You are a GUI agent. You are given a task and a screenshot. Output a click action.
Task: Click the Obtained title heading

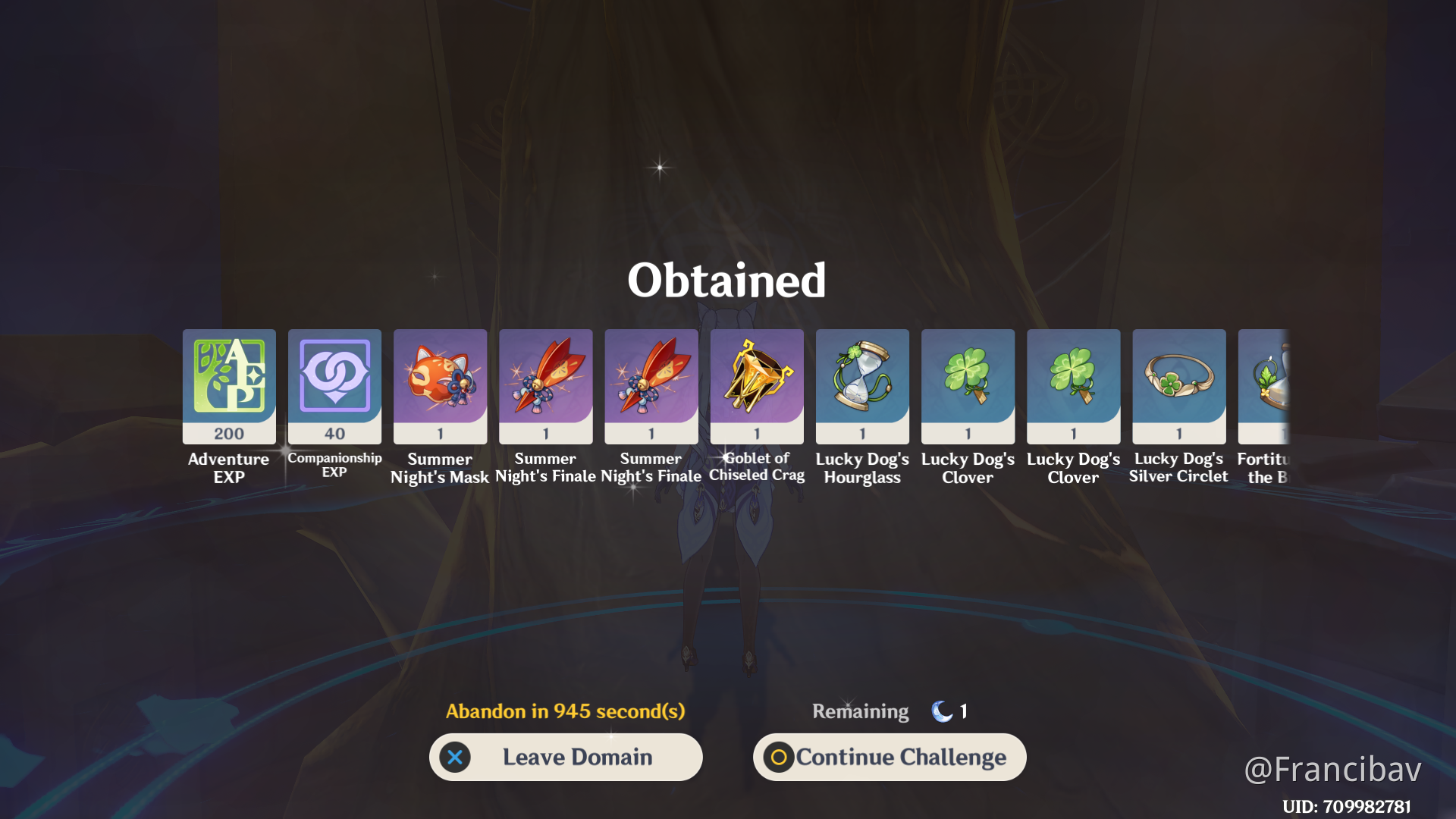click(x=727, y=280)
